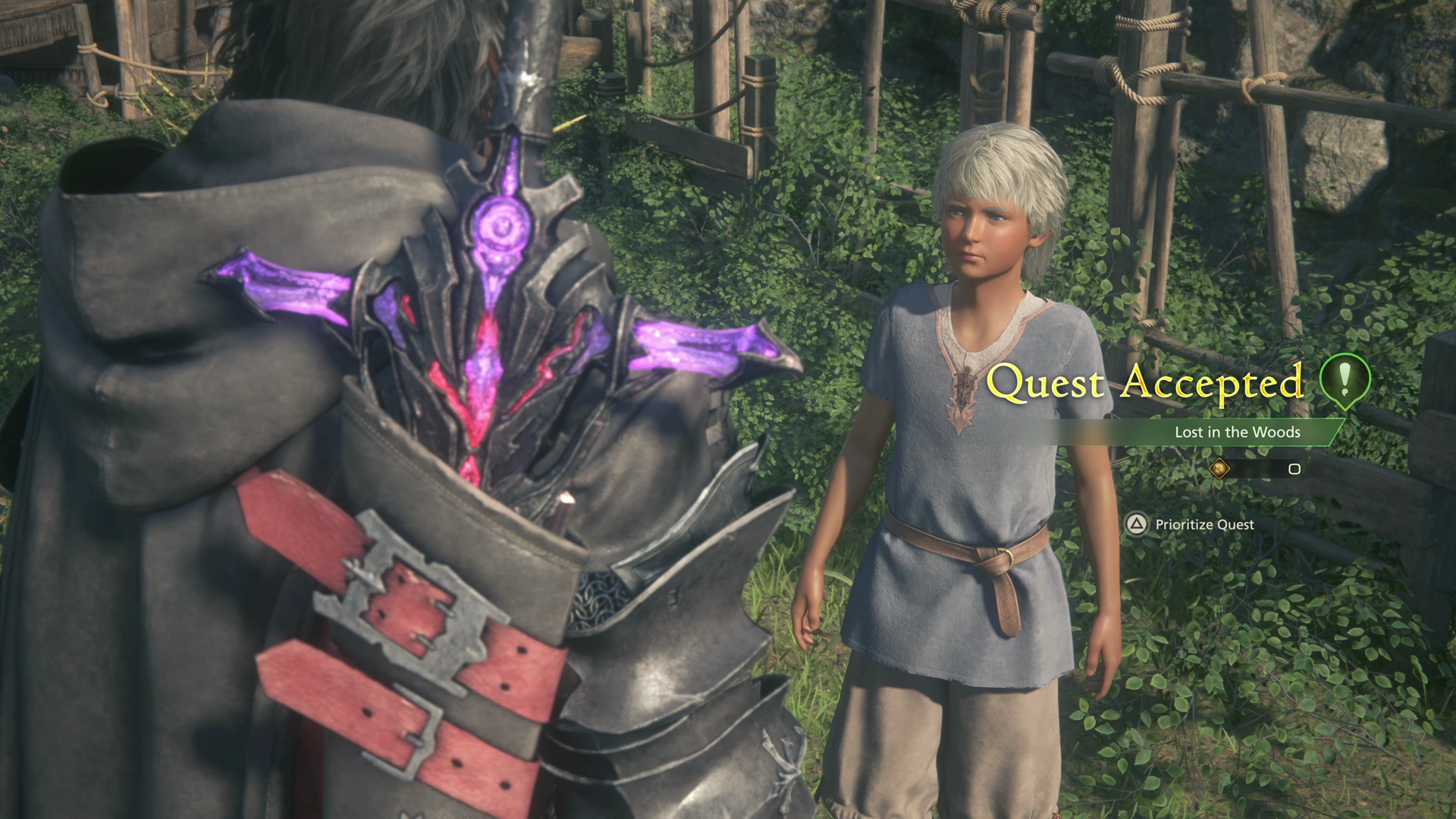The width and height of the screenshot is (1456, 819).
Task: Click the green exclamation quest marker icon
Action: point(1345,381)
